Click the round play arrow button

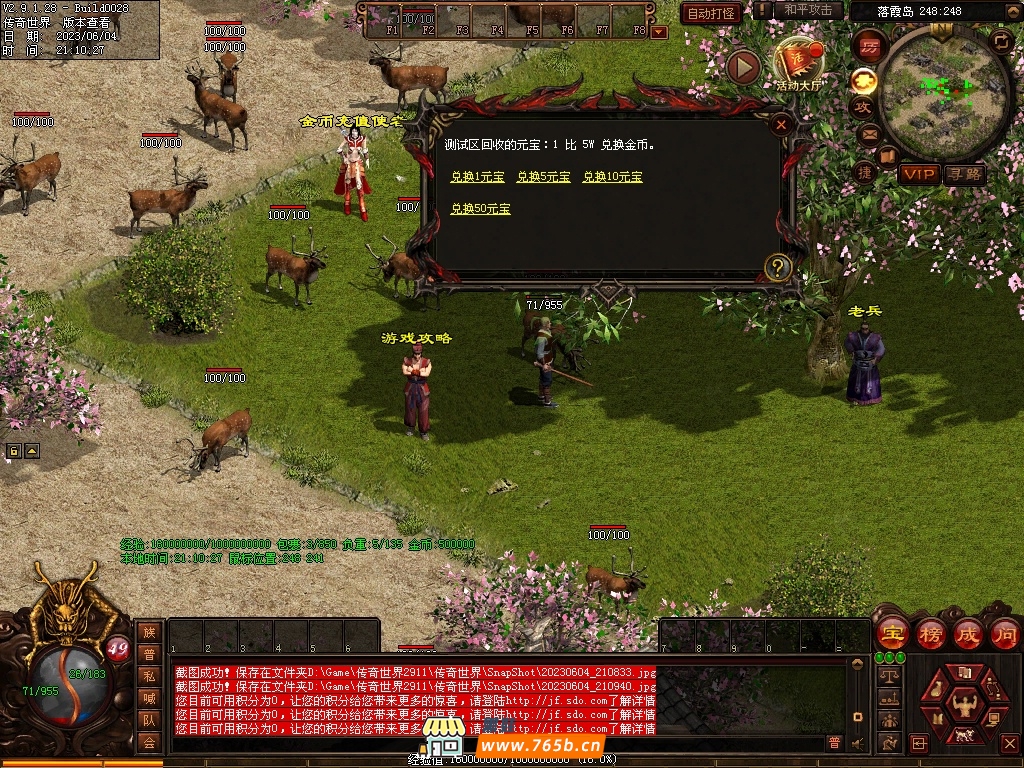tap(743, 67)
